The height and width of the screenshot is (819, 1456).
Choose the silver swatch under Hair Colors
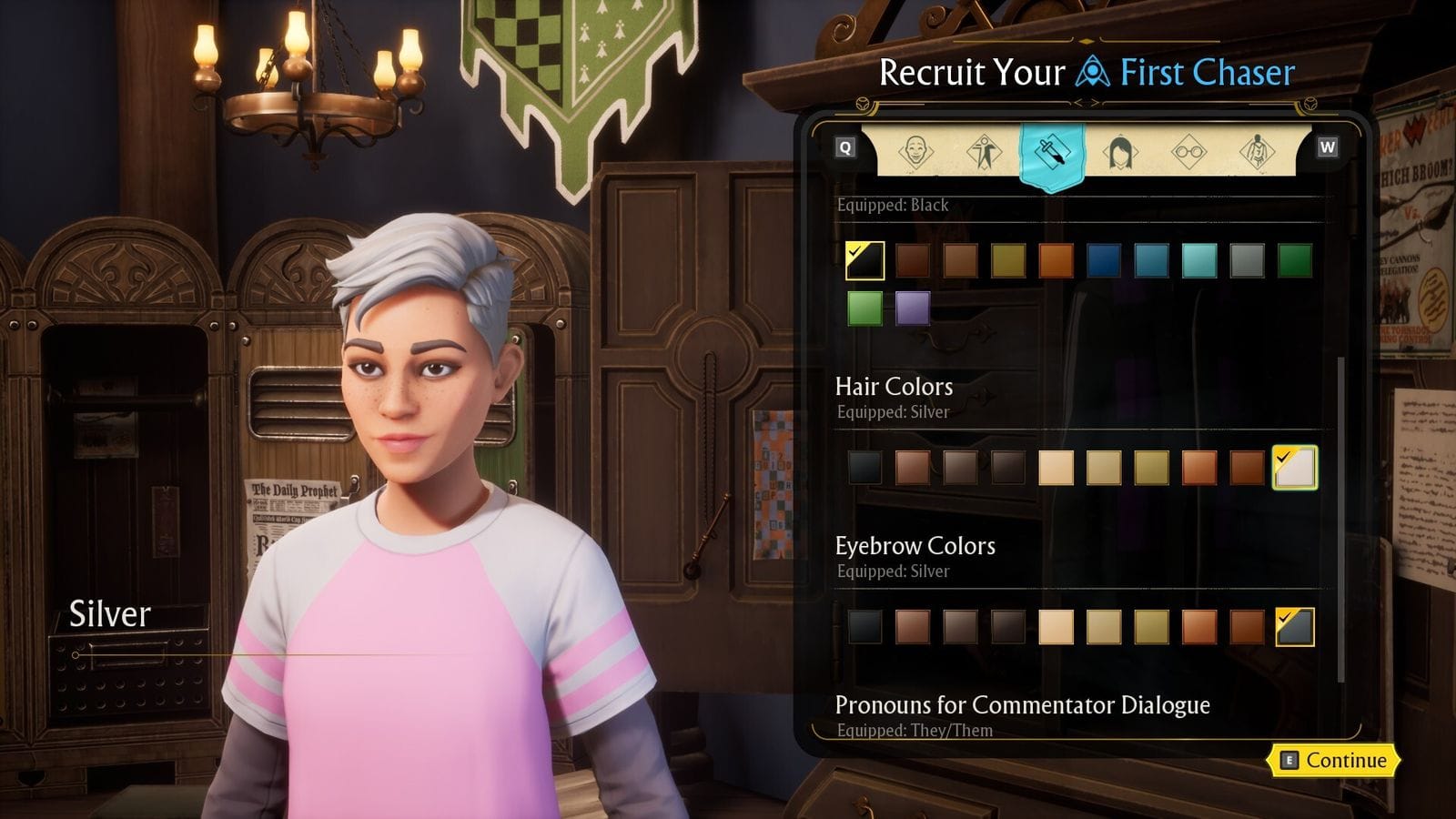point(1294,468)
